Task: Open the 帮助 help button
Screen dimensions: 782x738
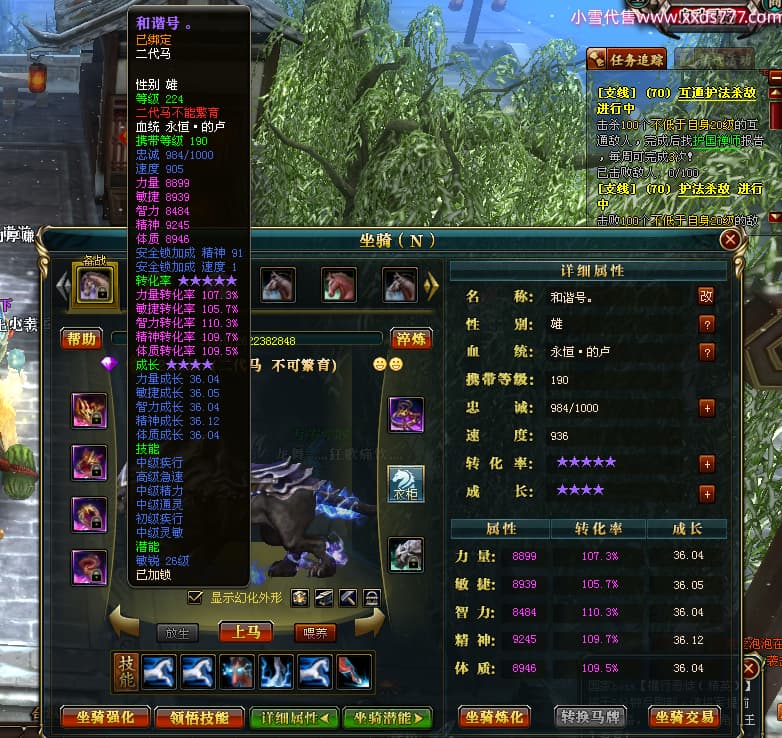Action: [x=82, y=339]
